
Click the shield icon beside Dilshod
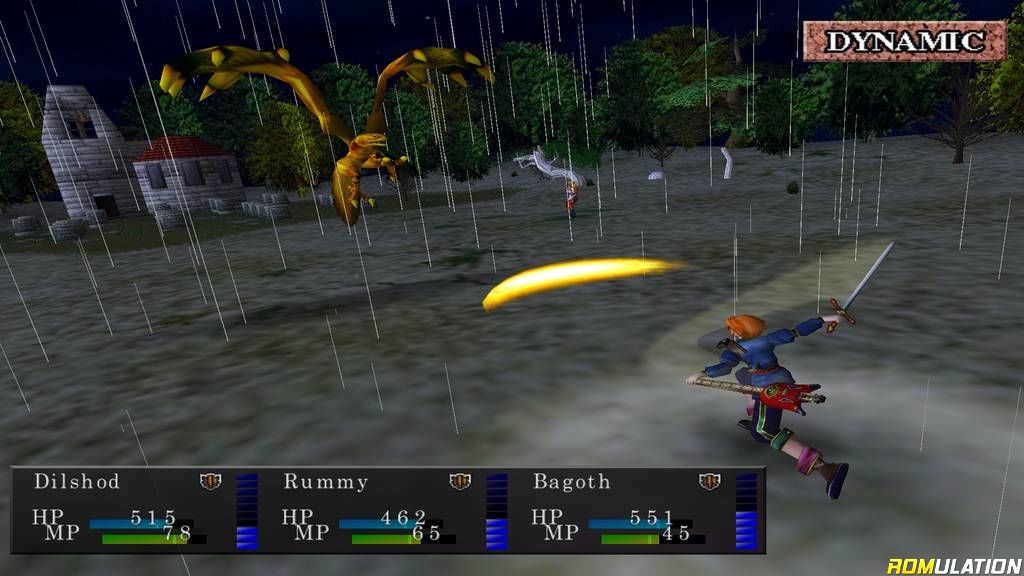[x=210, y=482]
